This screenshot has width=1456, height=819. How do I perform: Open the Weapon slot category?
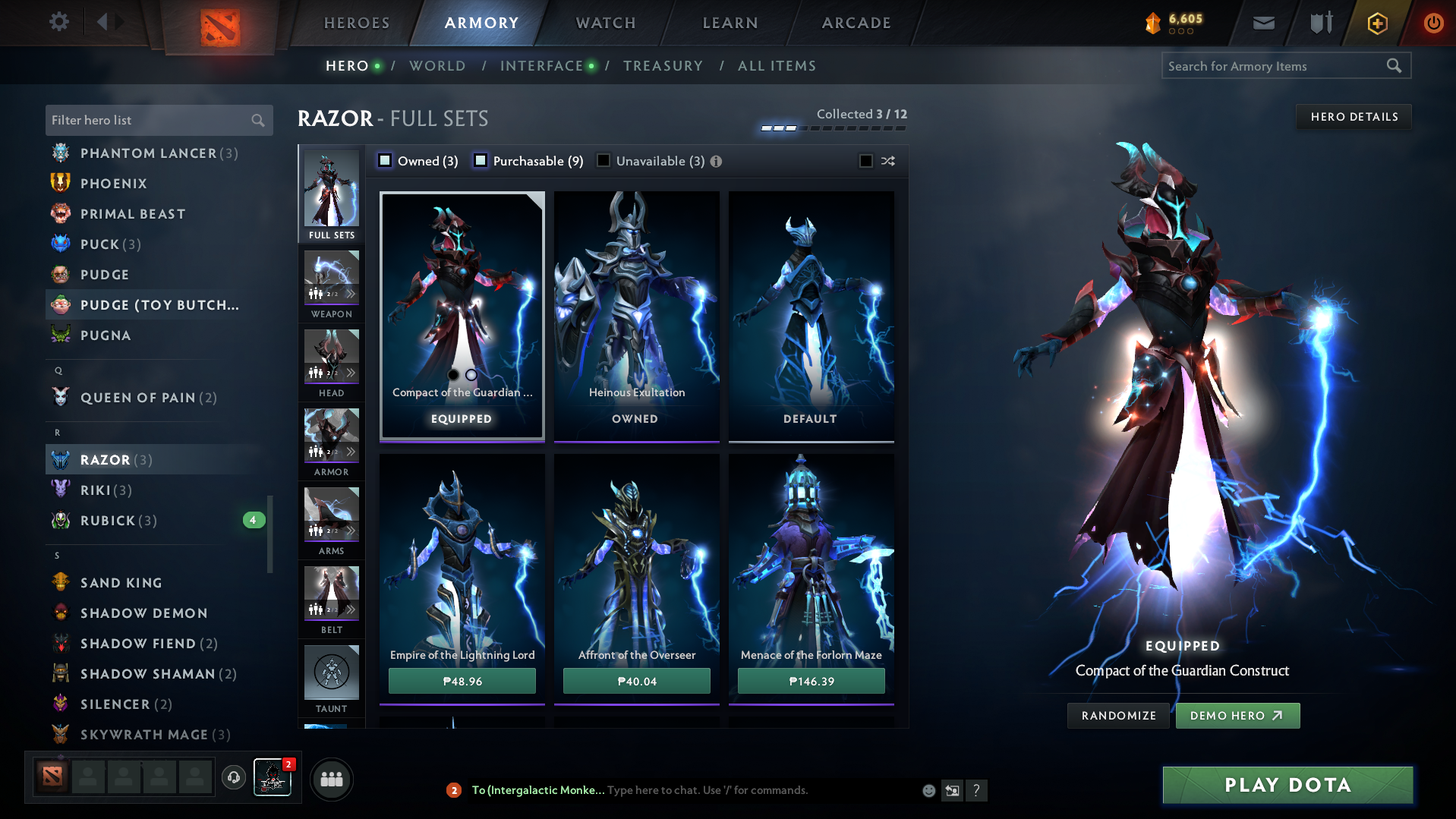[332, 285]
